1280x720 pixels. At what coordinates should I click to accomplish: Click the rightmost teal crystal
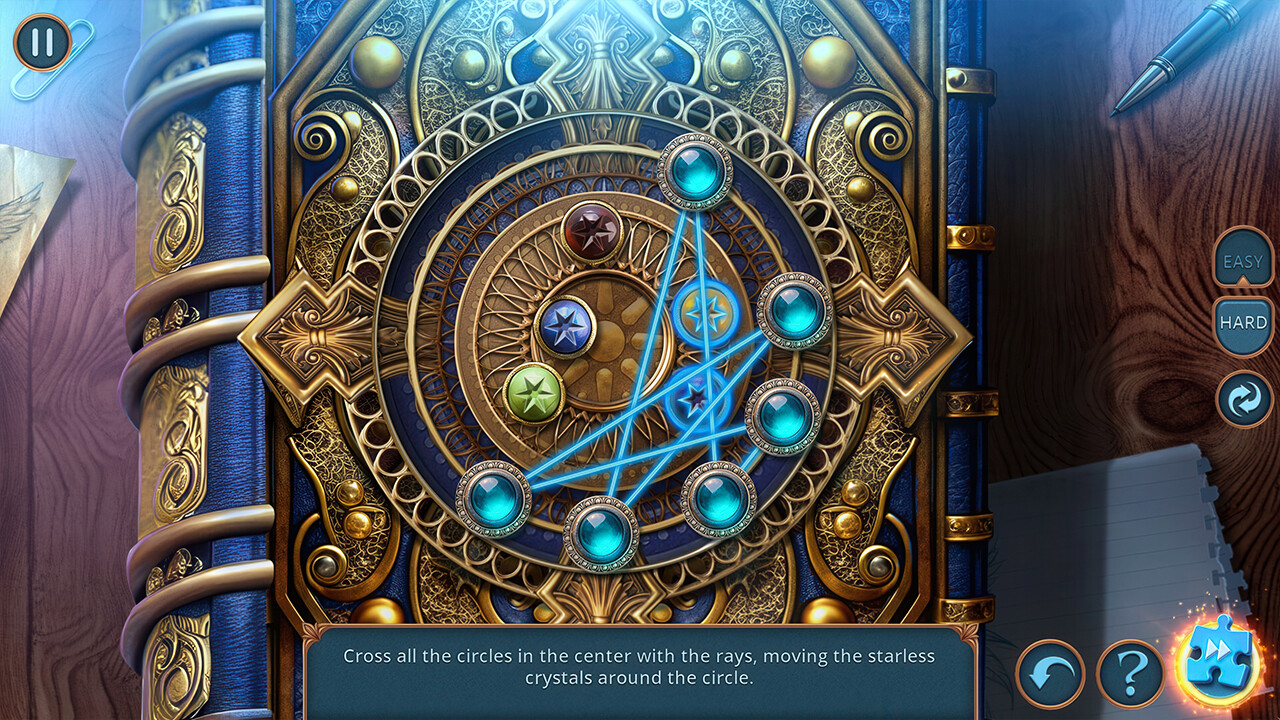click(793, 312)
